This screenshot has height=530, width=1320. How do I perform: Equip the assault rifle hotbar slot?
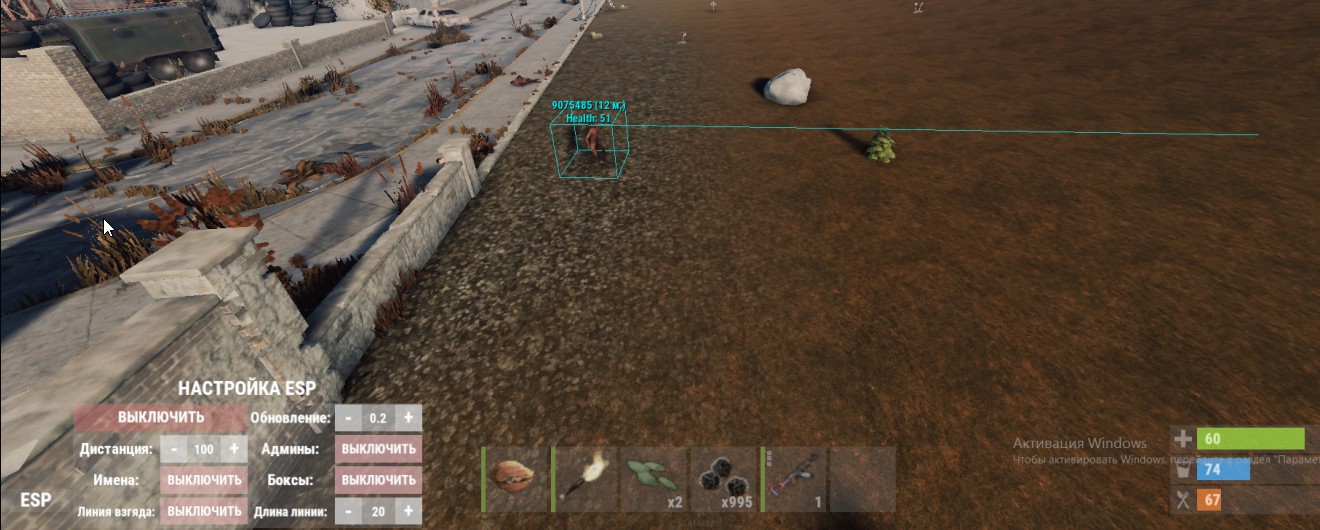pos(794,480)
